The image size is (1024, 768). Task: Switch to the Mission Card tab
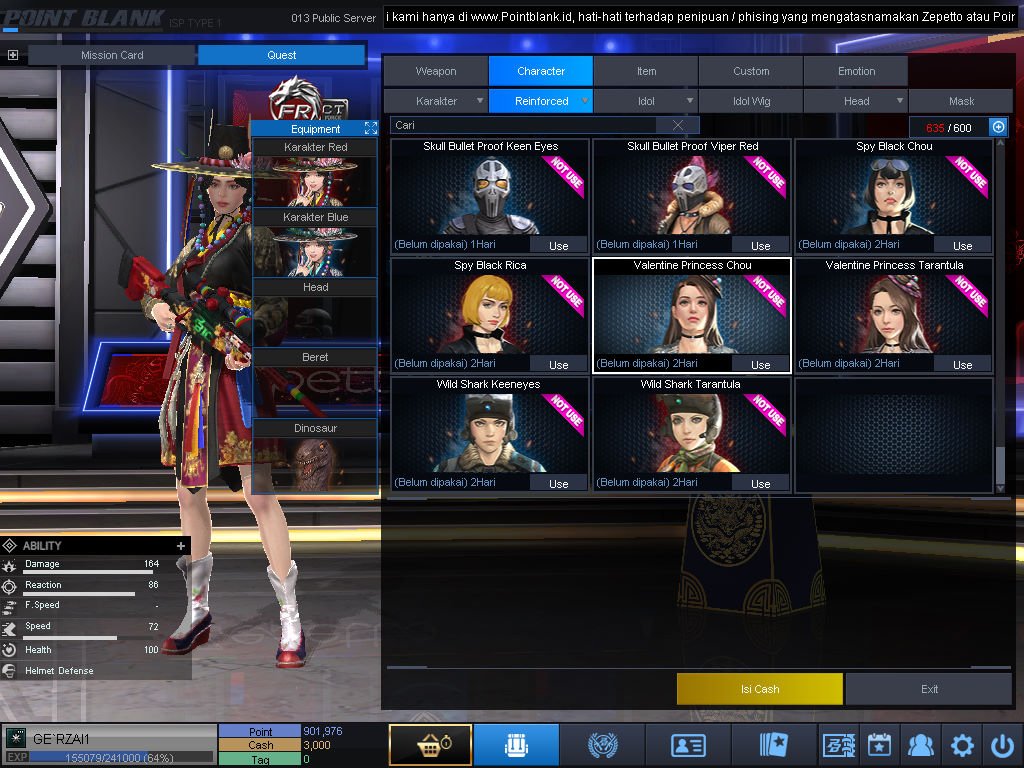pyautogui.click(x=112, y=55)
